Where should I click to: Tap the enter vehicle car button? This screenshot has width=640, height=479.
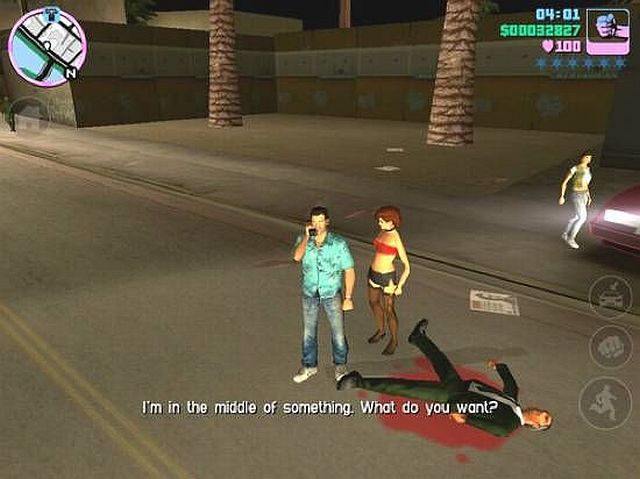coord(608,296)
